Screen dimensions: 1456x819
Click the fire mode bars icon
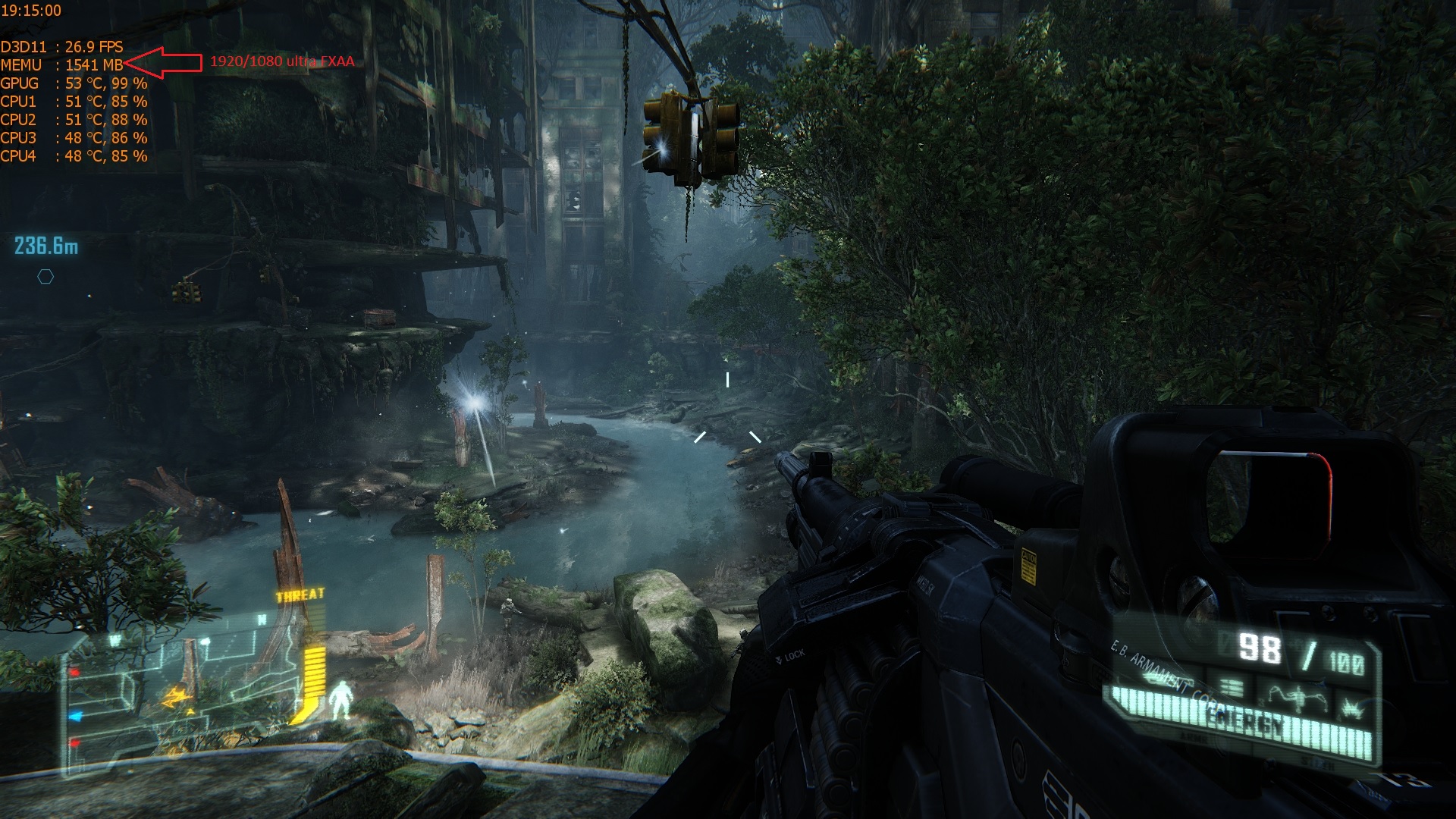[x=1232, y=689]
